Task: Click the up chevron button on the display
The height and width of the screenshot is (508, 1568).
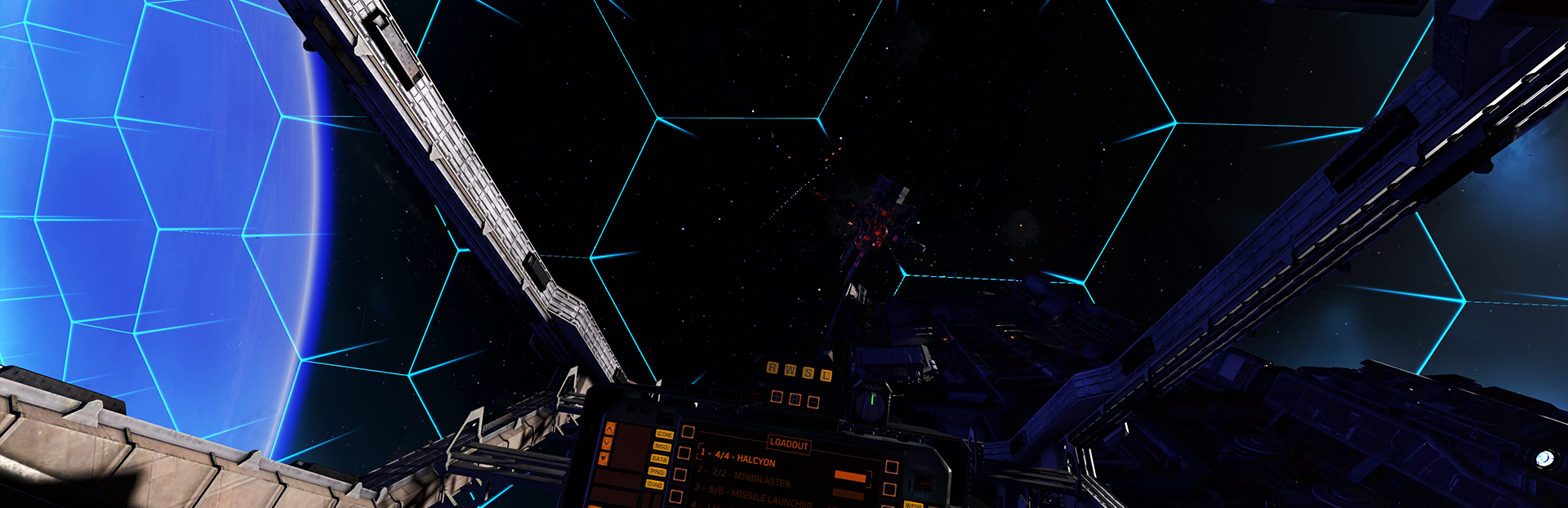Action: [x=609, y=428]
